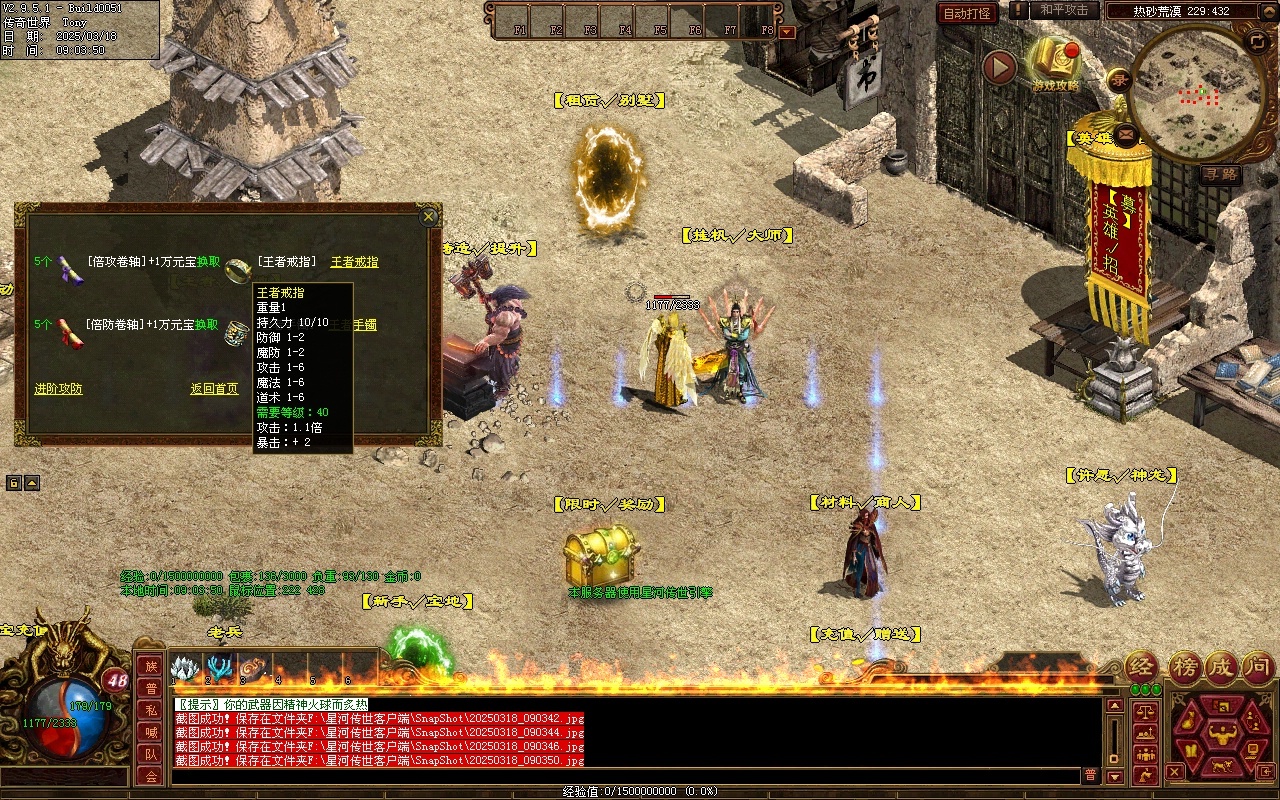
Task: Click the round play arrow button
Action: [x=999, y=68]
